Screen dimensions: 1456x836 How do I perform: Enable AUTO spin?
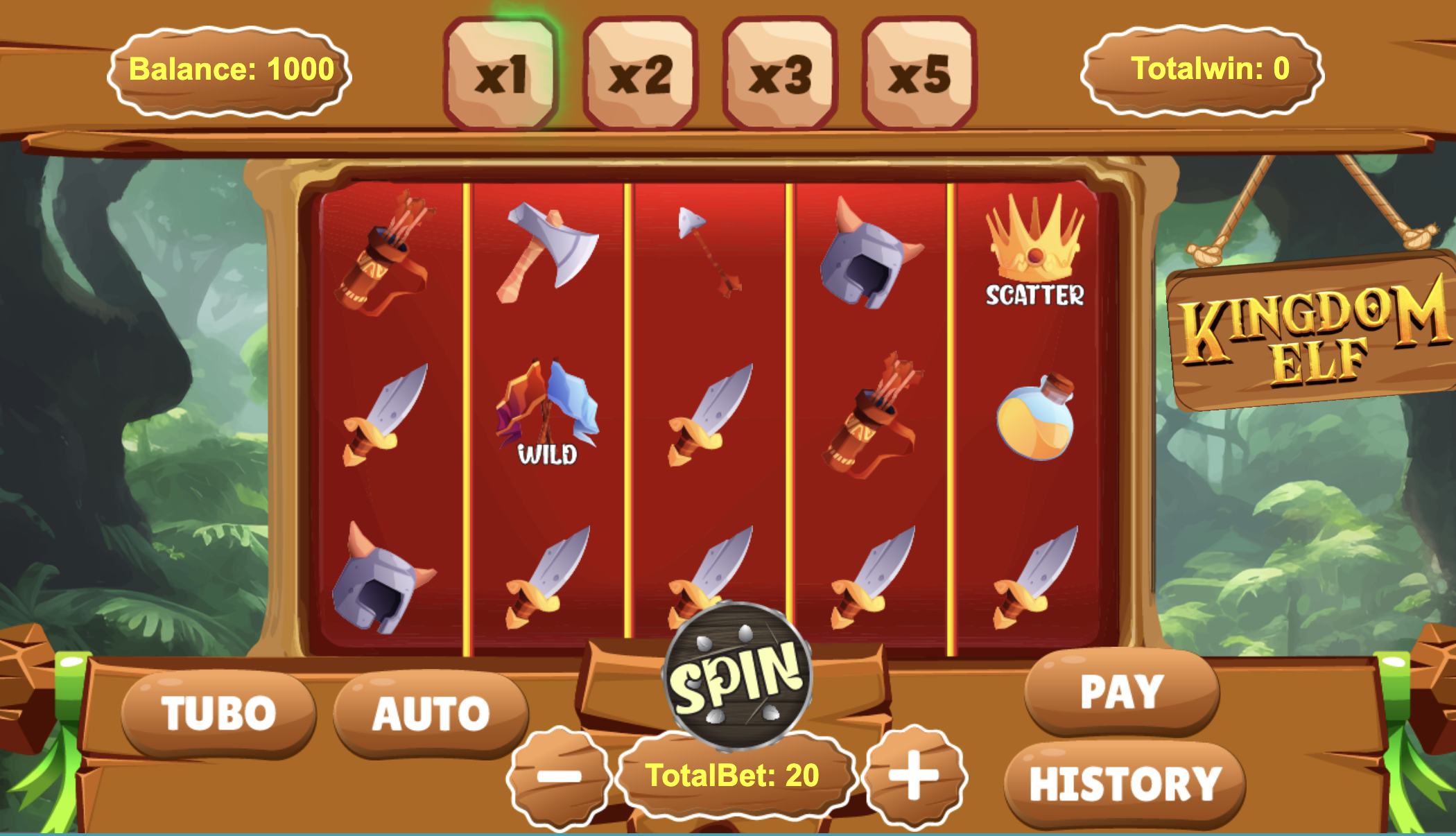coord(431,713)
